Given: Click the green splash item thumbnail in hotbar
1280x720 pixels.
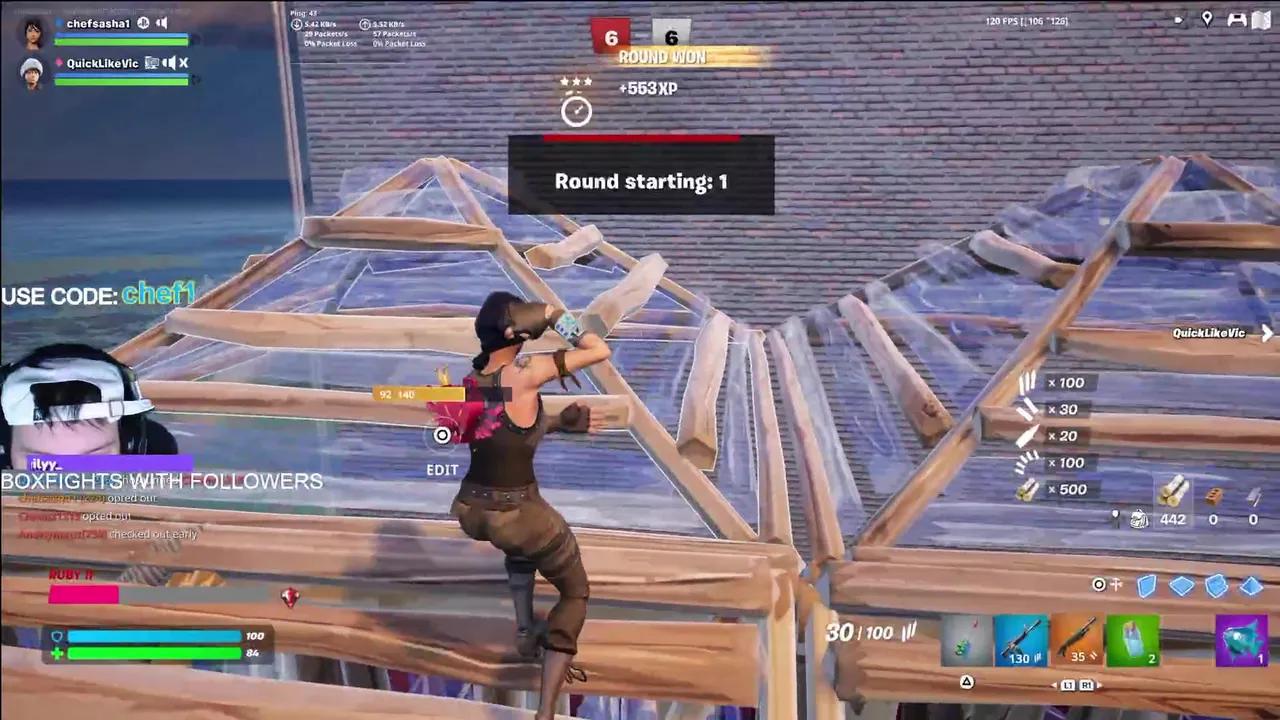Looking at the screenshot, I should 1133,641.
